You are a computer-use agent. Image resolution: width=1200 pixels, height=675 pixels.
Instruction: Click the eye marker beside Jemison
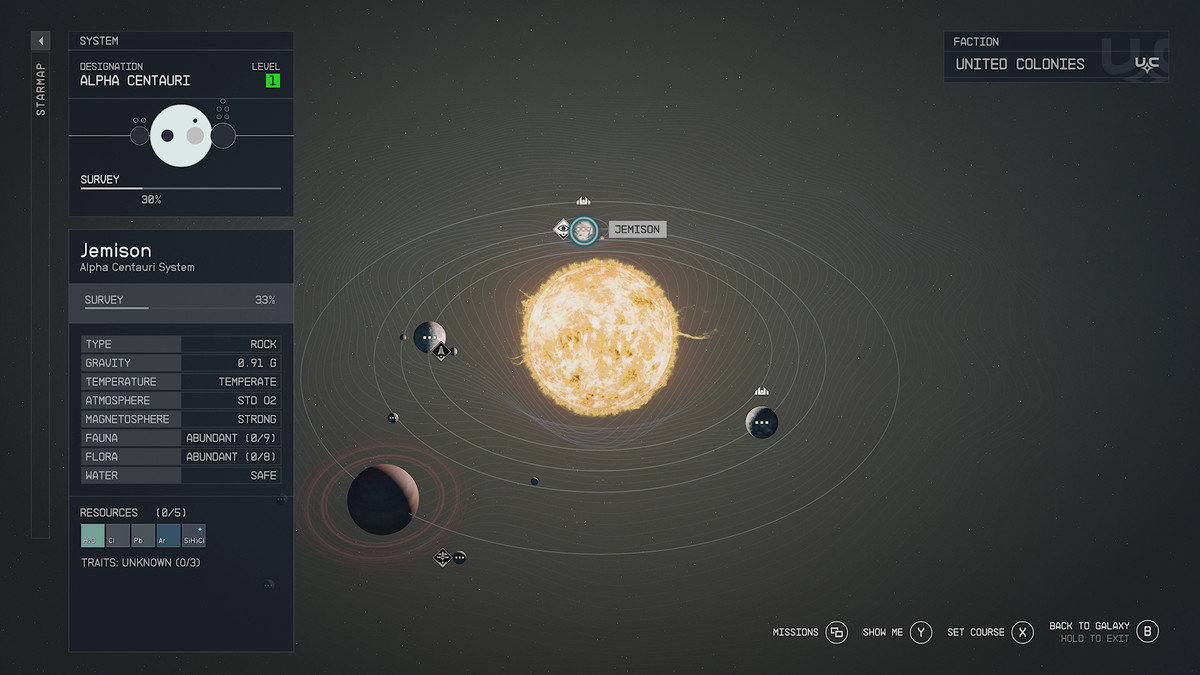pos(563,230)
